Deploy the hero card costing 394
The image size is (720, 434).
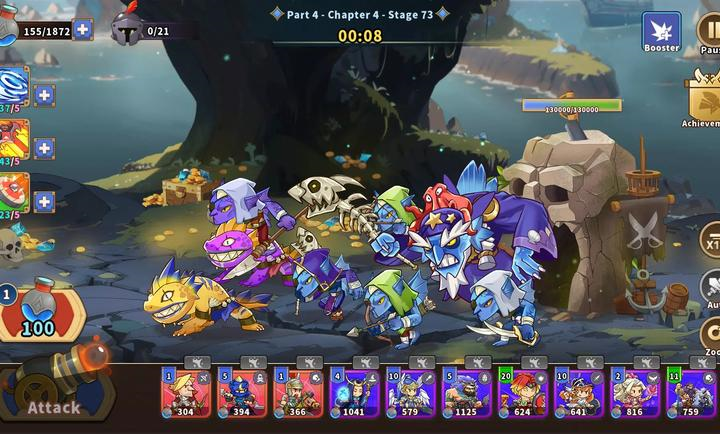click(x=241, y=392)
